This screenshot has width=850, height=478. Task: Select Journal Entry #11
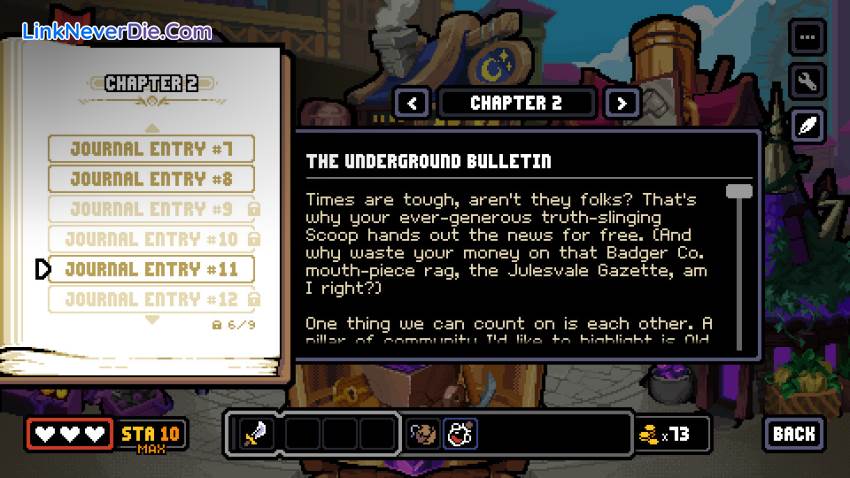pos(151,269)
